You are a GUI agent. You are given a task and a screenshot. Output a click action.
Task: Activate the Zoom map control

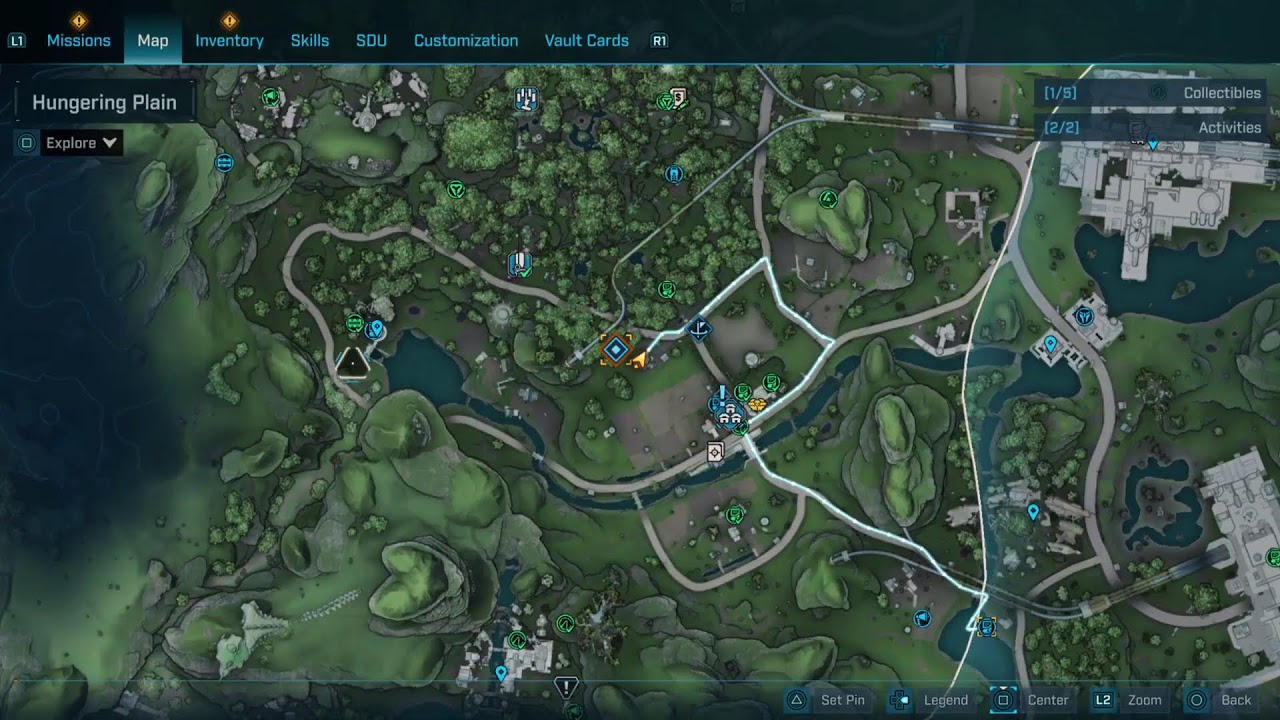[x=1128, y=700]
